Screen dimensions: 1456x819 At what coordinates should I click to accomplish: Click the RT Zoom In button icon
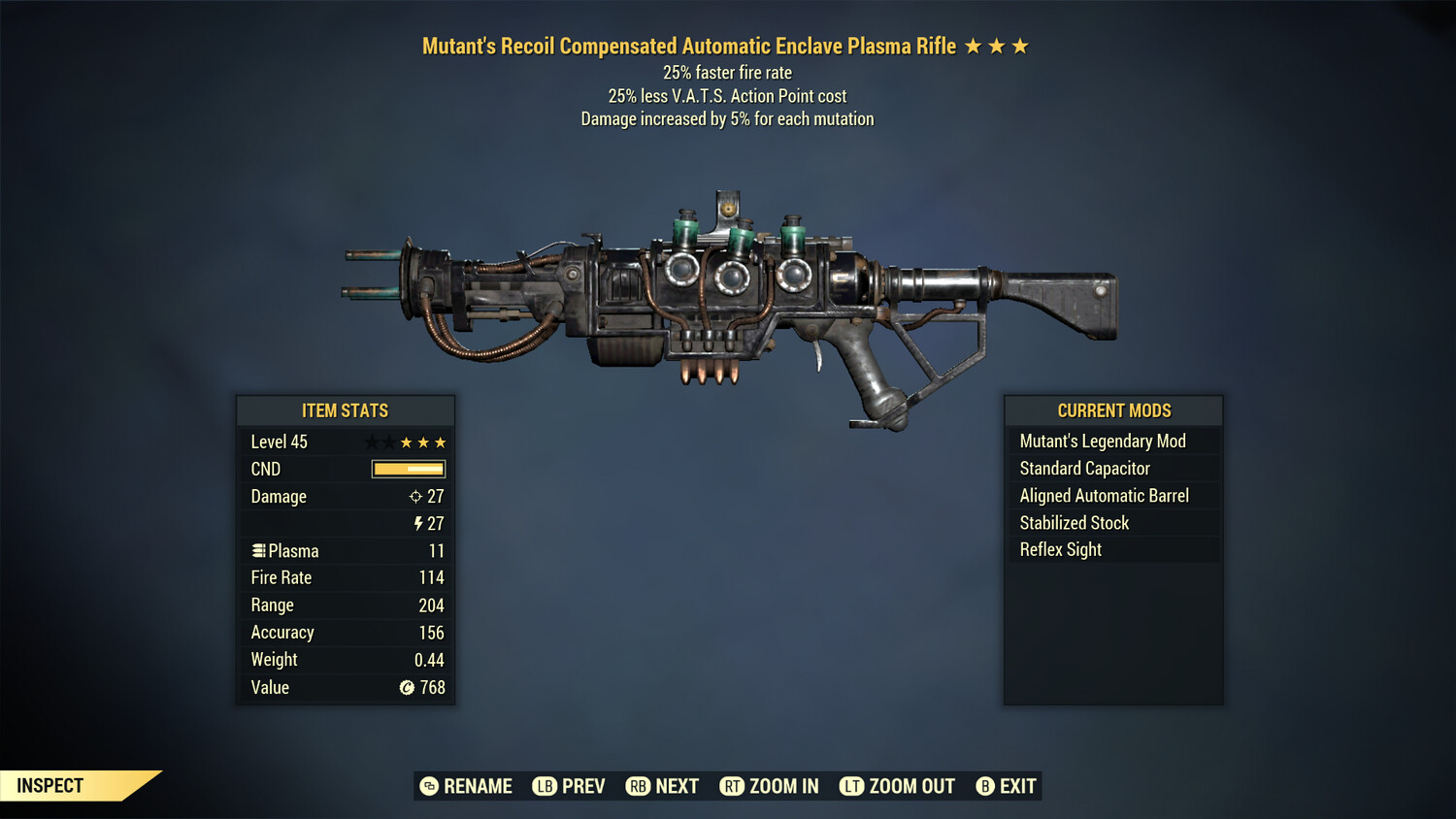coord(730,786)
